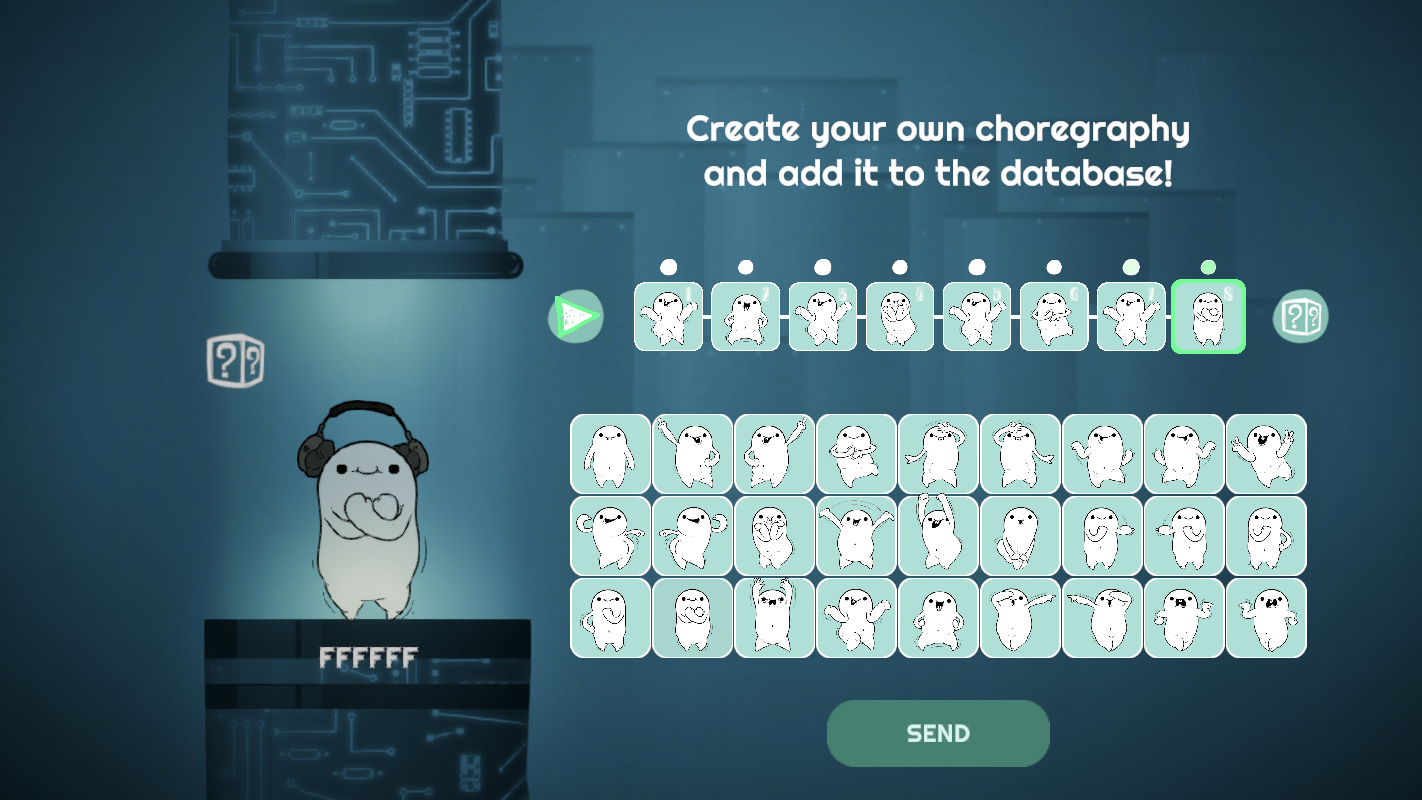Play the choreography sequence preview
The height and width of the screenshot is (800, 1422).
[575, 317]
